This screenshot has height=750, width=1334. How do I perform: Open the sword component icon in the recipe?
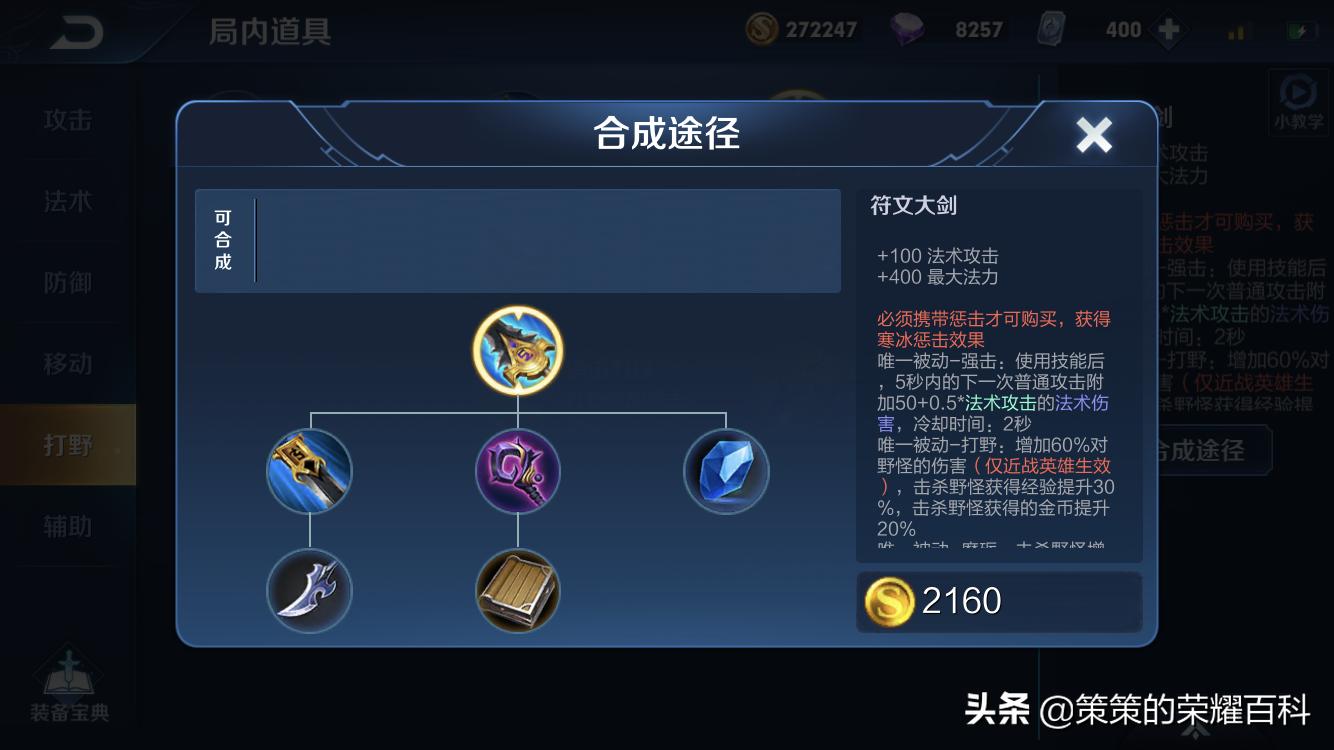click(x=309, y=471)
